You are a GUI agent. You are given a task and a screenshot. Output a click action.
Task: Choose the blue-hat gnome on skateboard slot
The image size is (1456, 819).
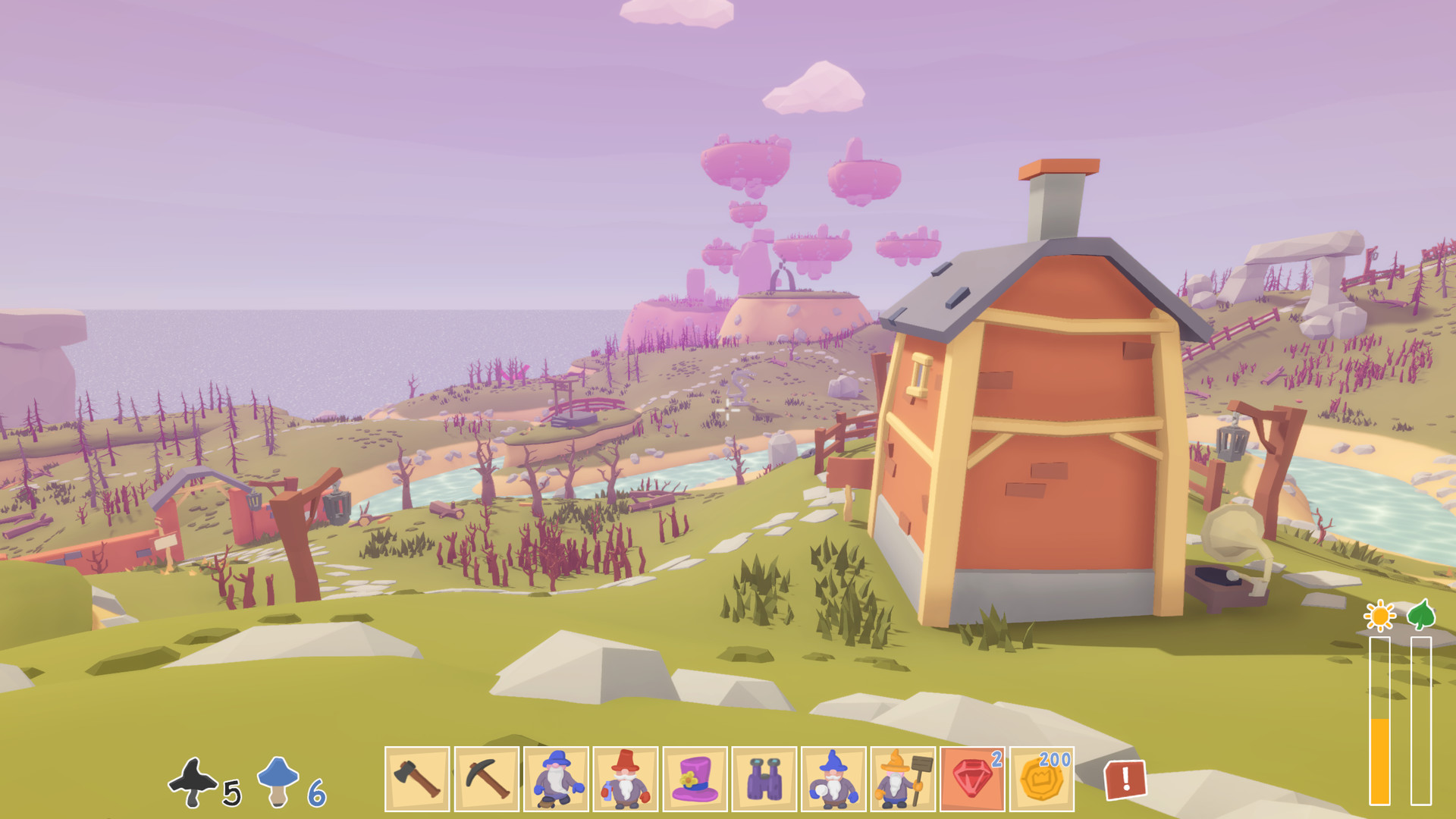tap(556, 779)
